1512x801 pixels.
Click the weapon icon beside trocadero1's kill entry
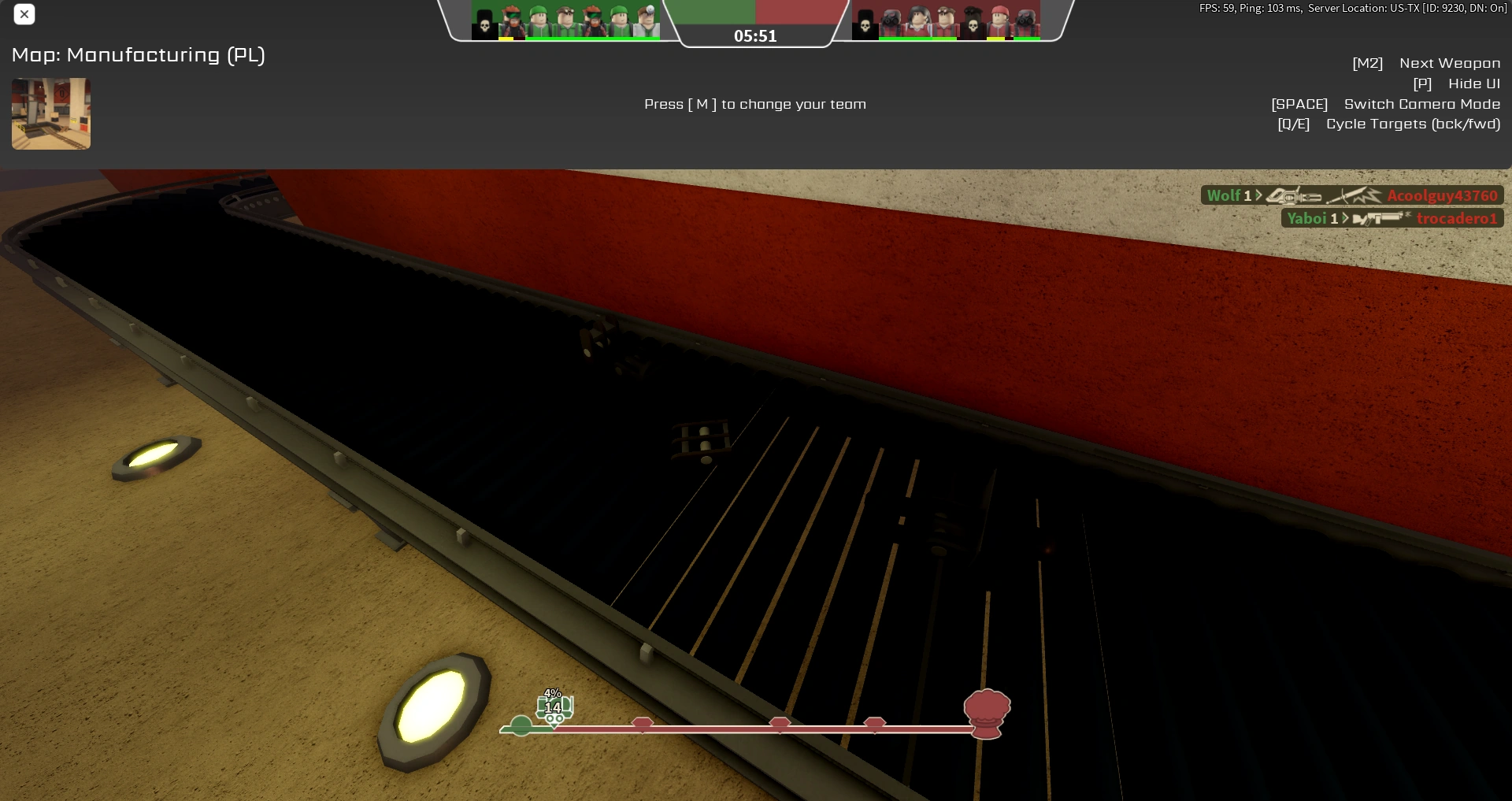1380,218
